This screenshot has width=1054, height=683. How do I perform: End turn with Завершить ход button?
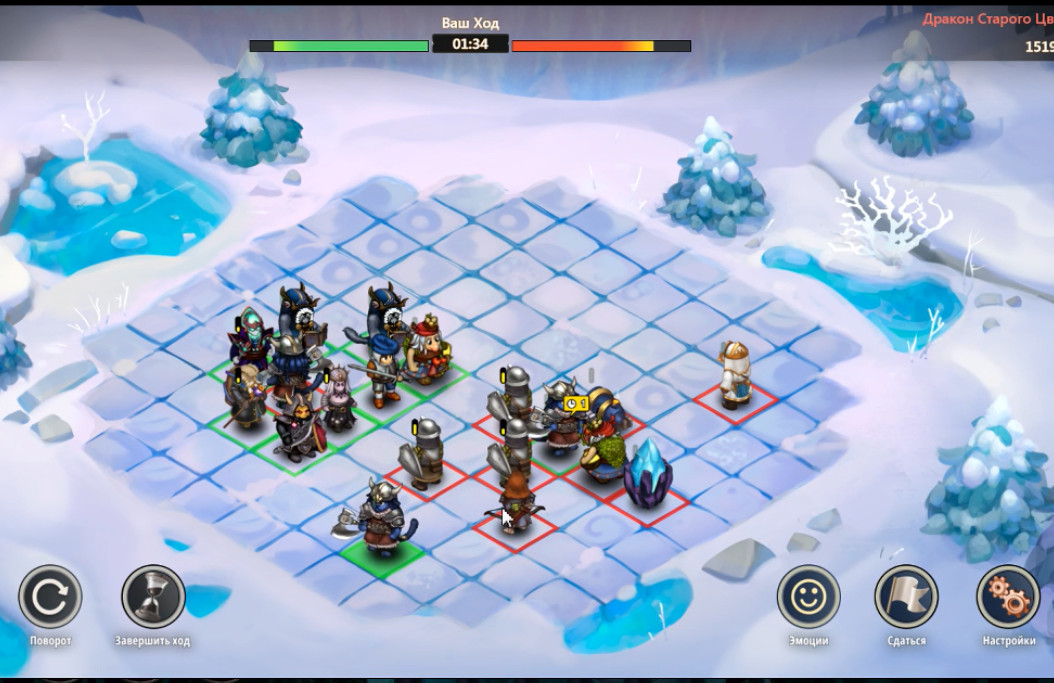click(x=153, y=597)
